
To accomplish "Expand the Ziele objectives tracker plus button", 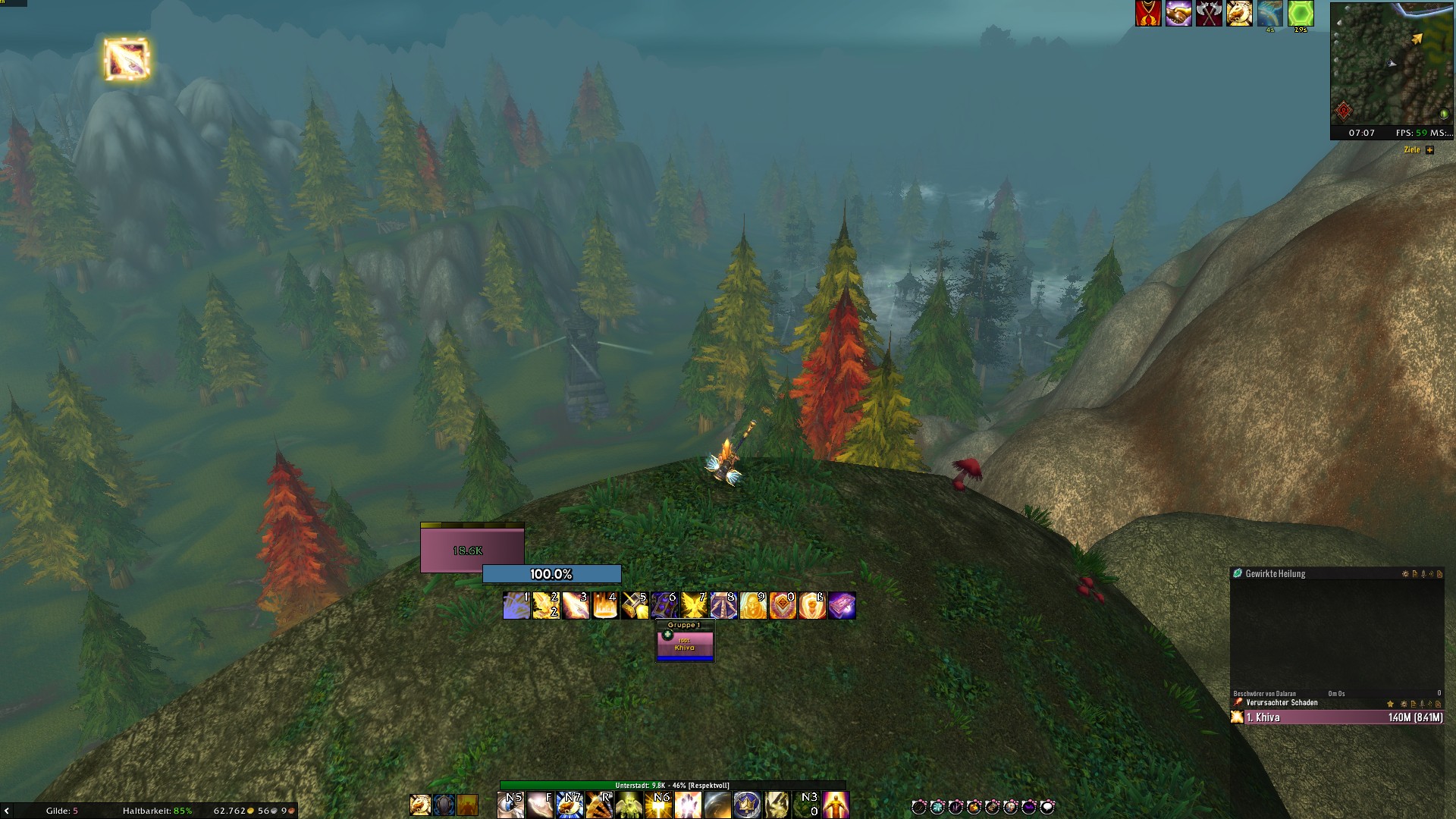I will pos(1429,150).
